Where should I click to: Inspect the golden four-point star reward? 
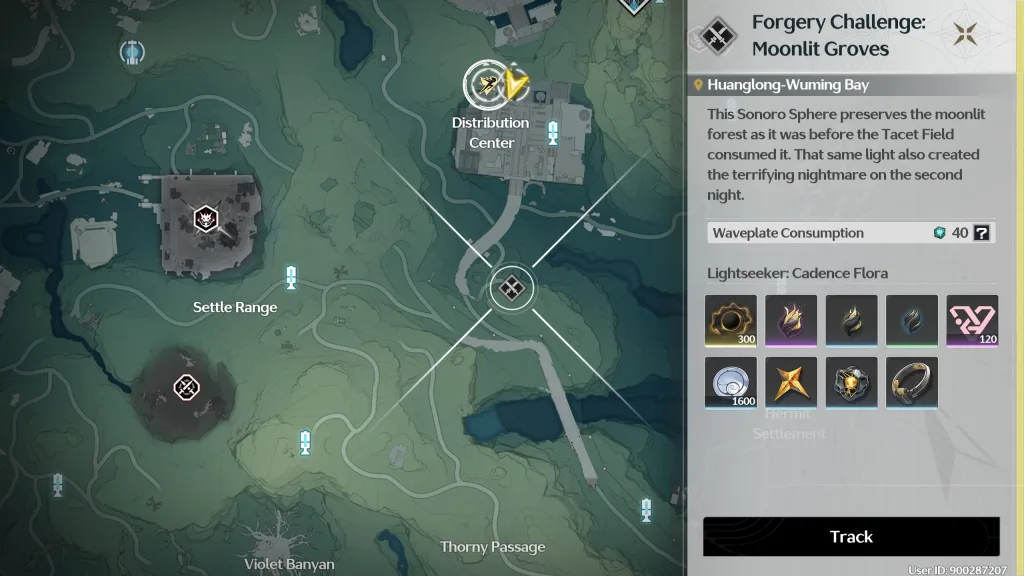791,383
